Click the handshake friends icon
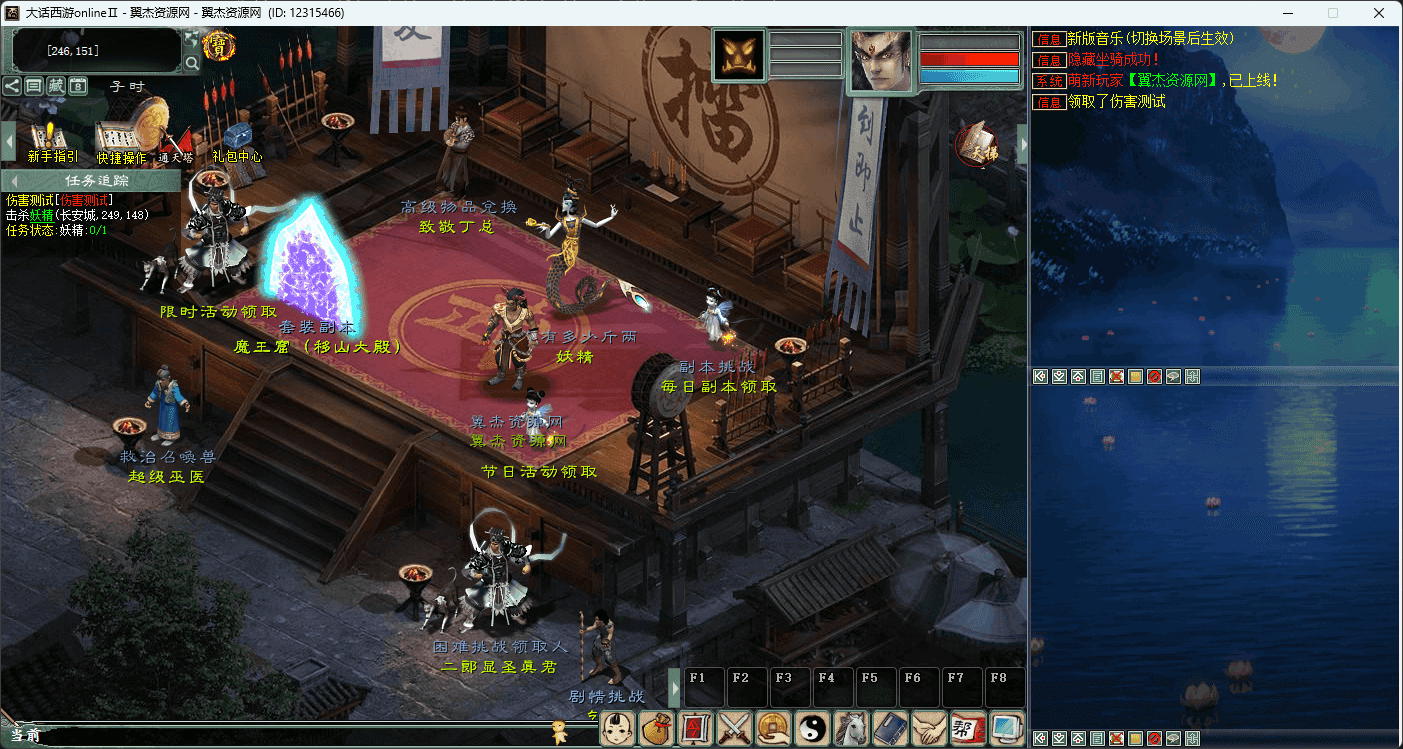Viewport: 1403px width, 749px height. pos(929,727)
